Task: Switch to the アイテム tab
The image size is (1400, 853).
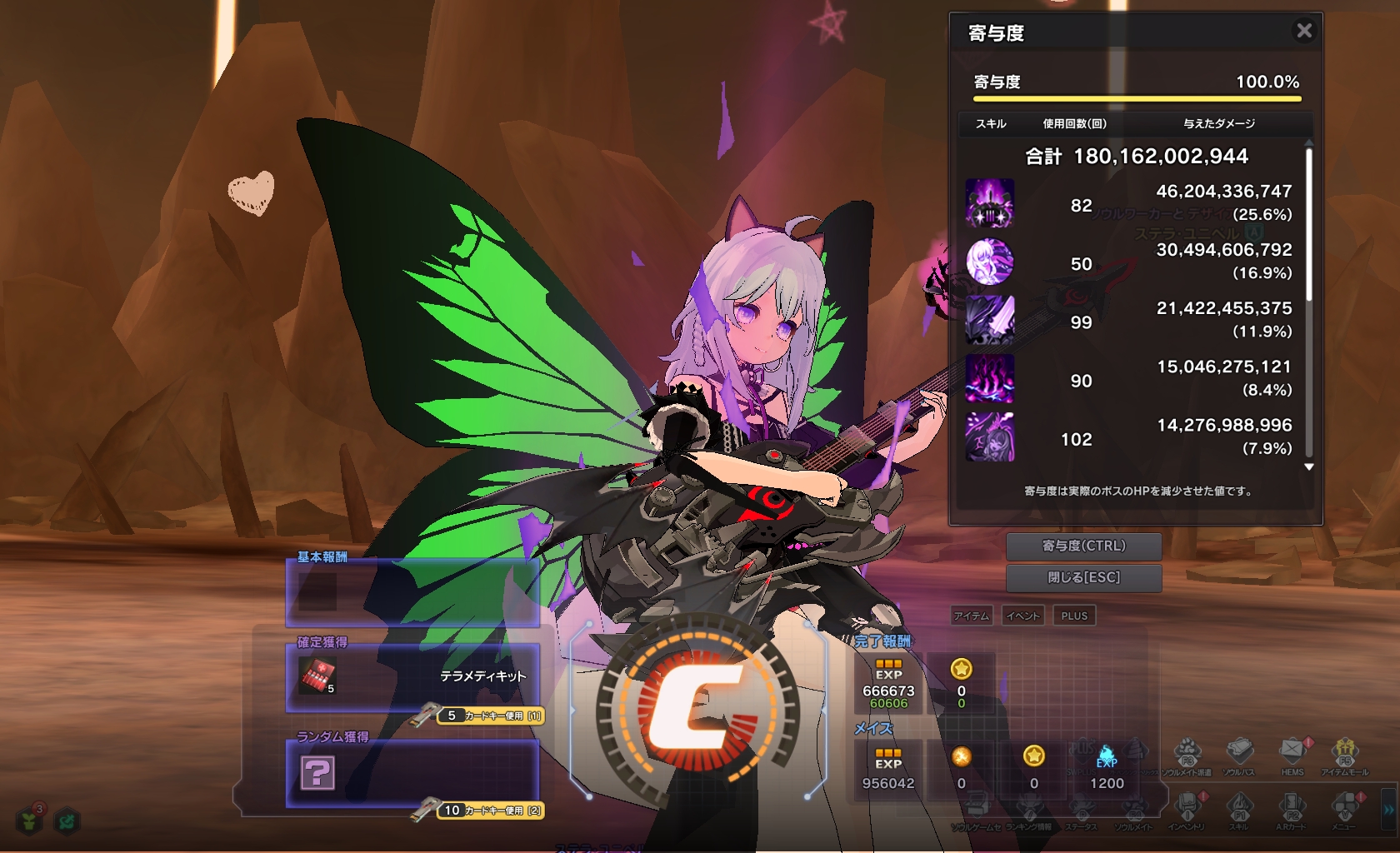Action: [x=972, y=616]
